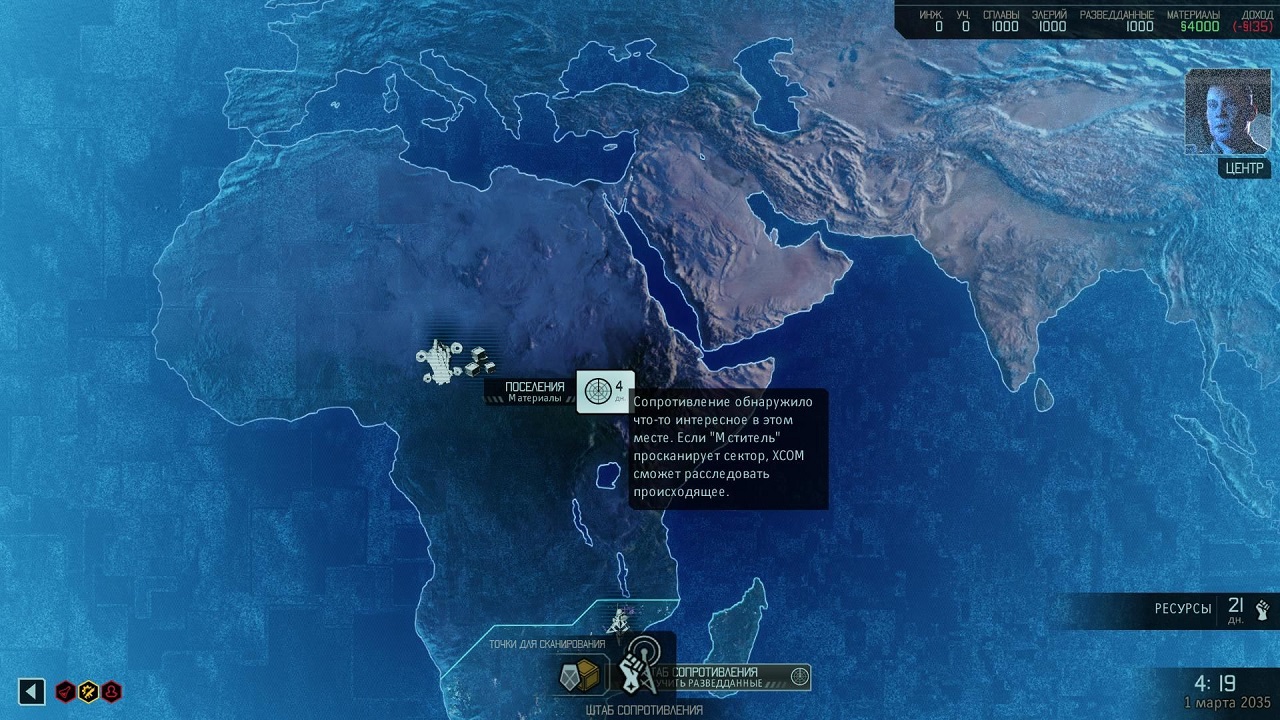The height and width of the screenshot is (720, 1280).
Task: Open the Ресурсы 21-day supply drop panel
Action: coord(1212,609)
